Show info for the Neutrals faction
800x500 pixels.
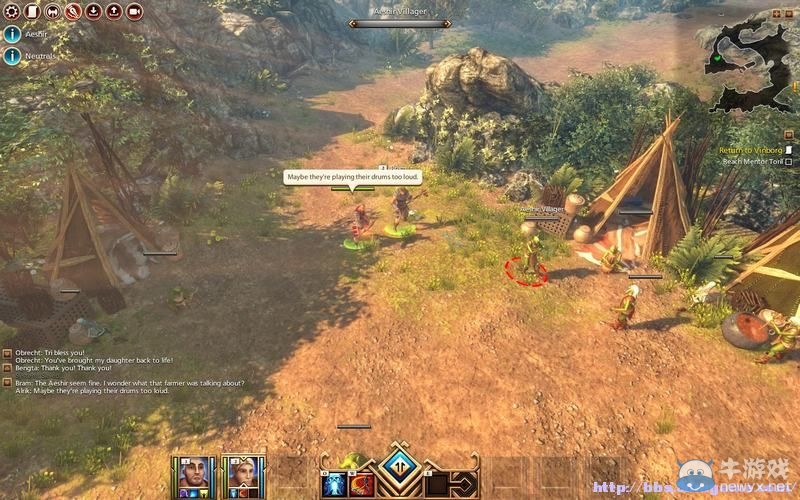[x=12, y=56]
